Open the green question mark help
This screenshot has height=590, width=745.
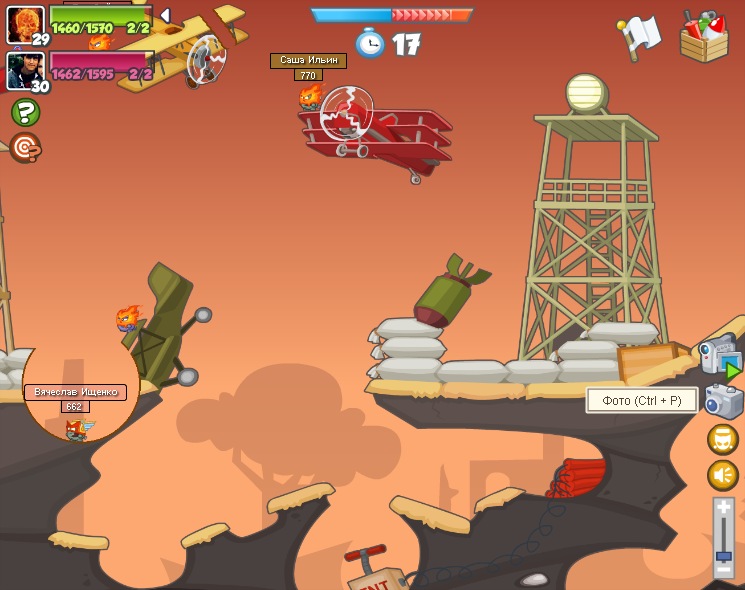(25, 112)
